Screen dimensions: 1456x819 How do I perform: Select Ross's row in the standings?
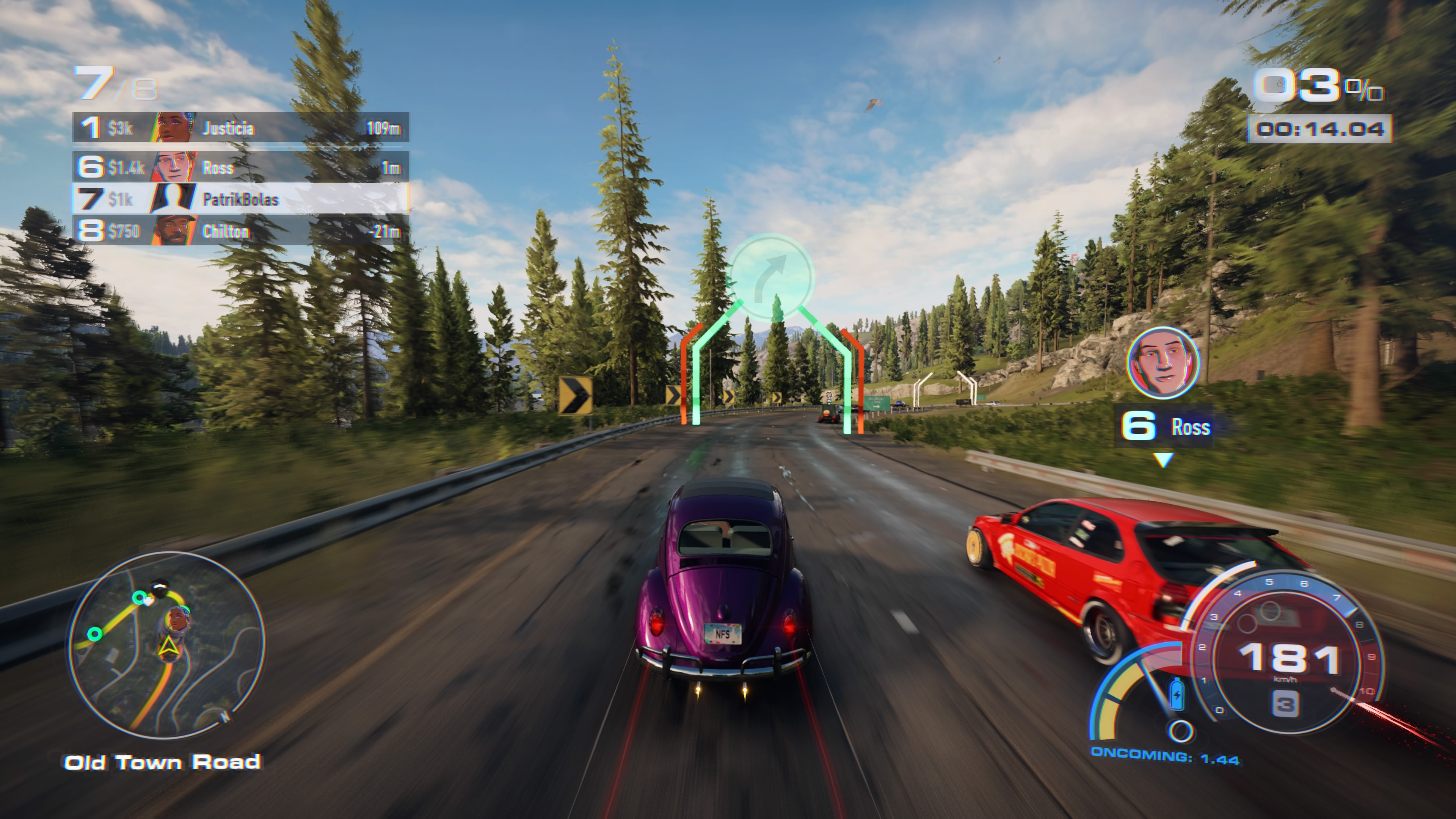click(240, 167)
